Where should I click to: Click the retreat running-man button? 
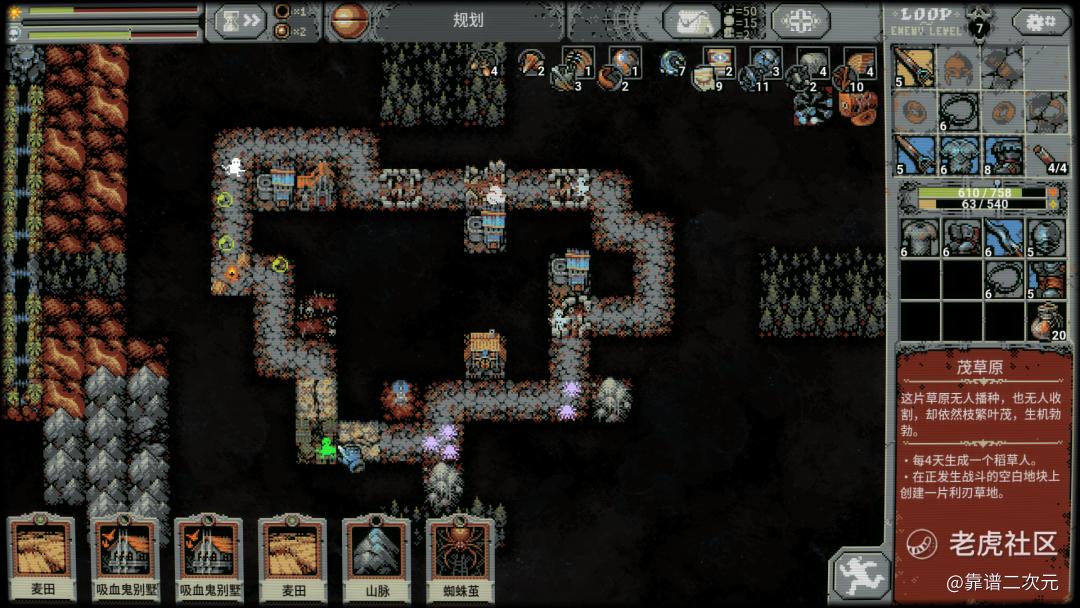(858, 575)
